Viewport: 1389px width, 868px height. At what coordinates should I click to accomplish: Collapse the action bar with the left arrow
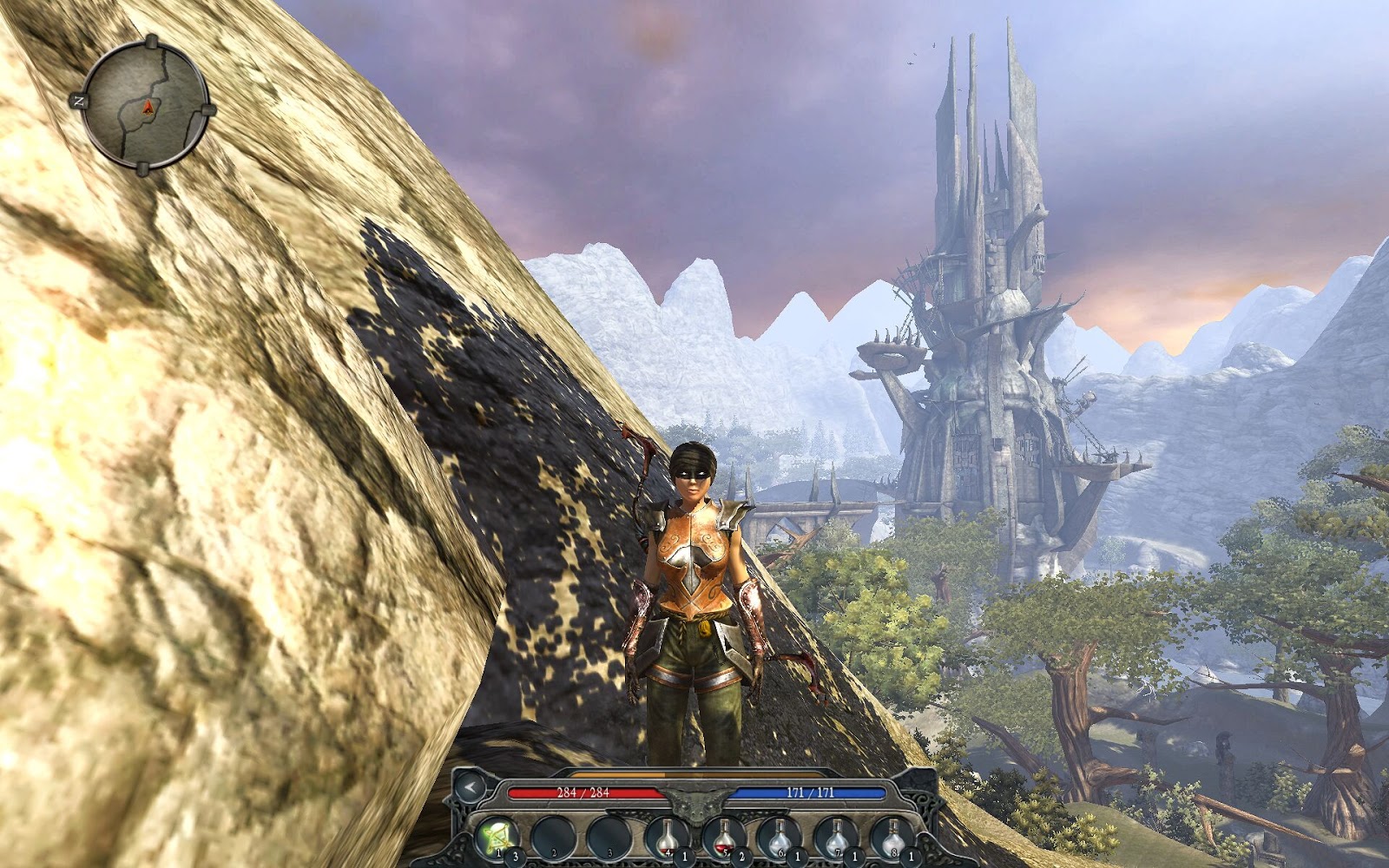471,787
